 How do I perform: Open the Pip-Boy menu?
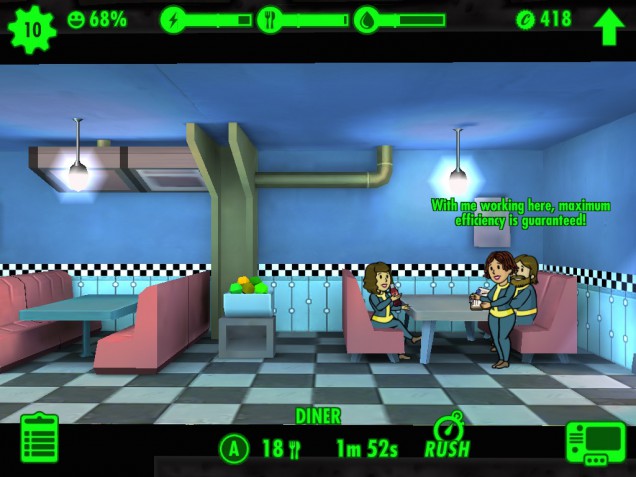595,441
